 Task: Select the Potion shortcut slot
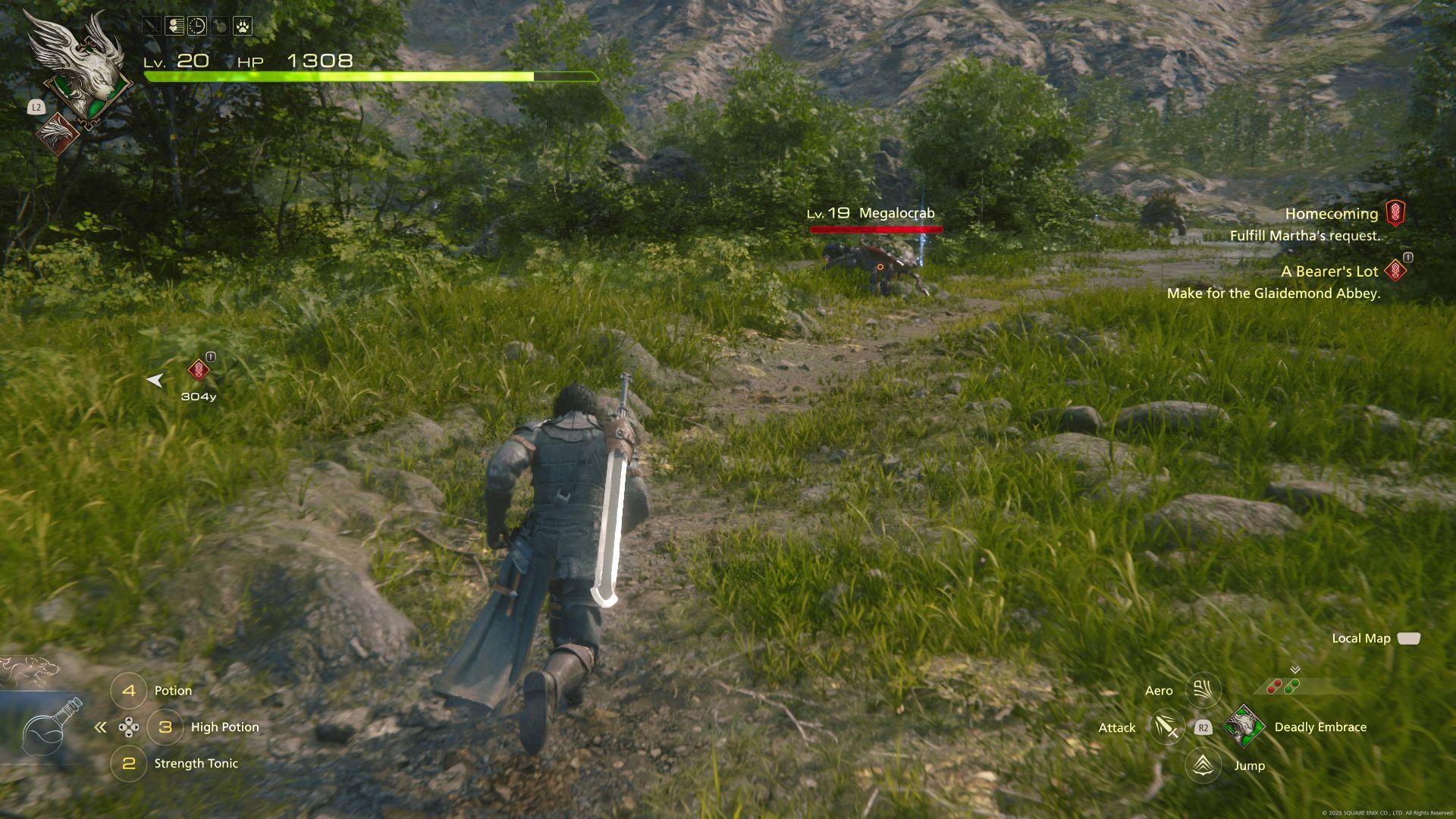coord(129,691)
